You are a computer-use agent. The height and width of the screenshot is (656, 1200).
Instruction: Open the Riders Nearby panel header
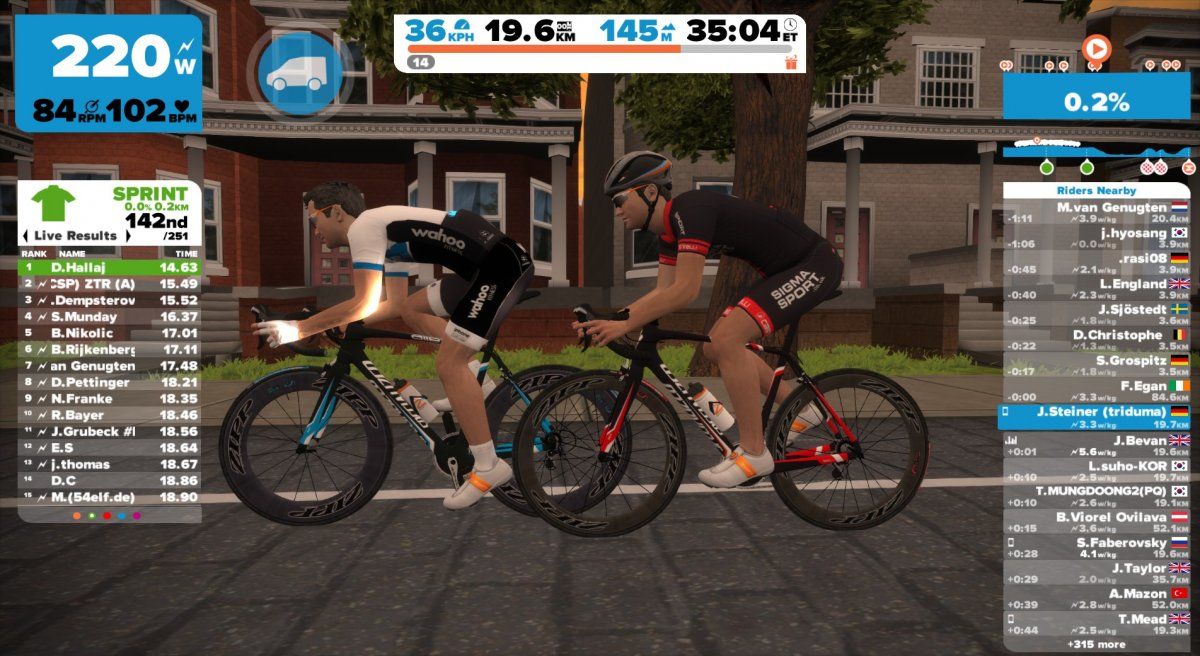coord(1099,190)
